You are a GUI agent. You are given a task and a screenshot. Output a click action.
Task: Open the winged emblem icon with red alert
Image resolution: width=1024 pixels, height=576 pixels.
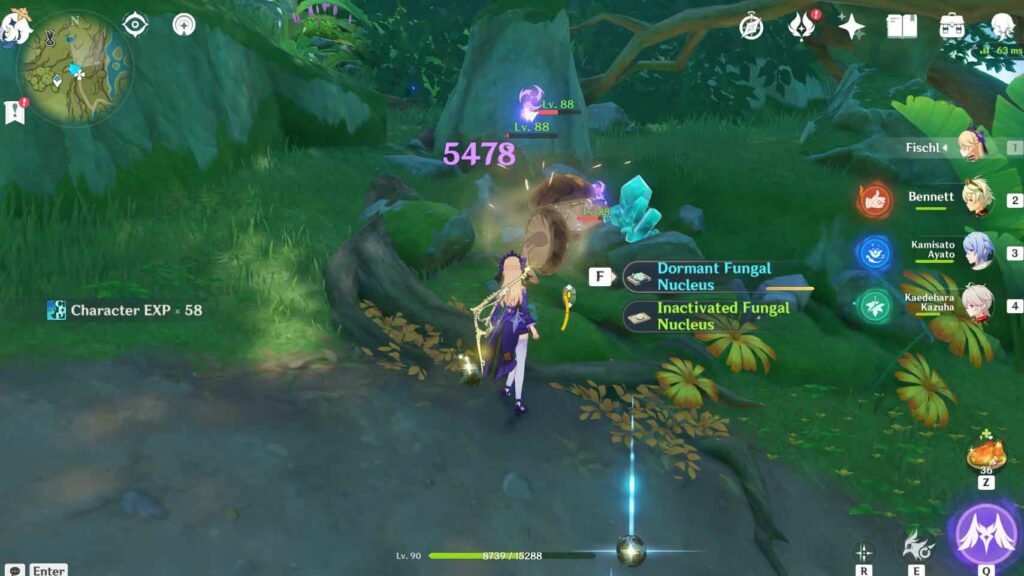801,26
